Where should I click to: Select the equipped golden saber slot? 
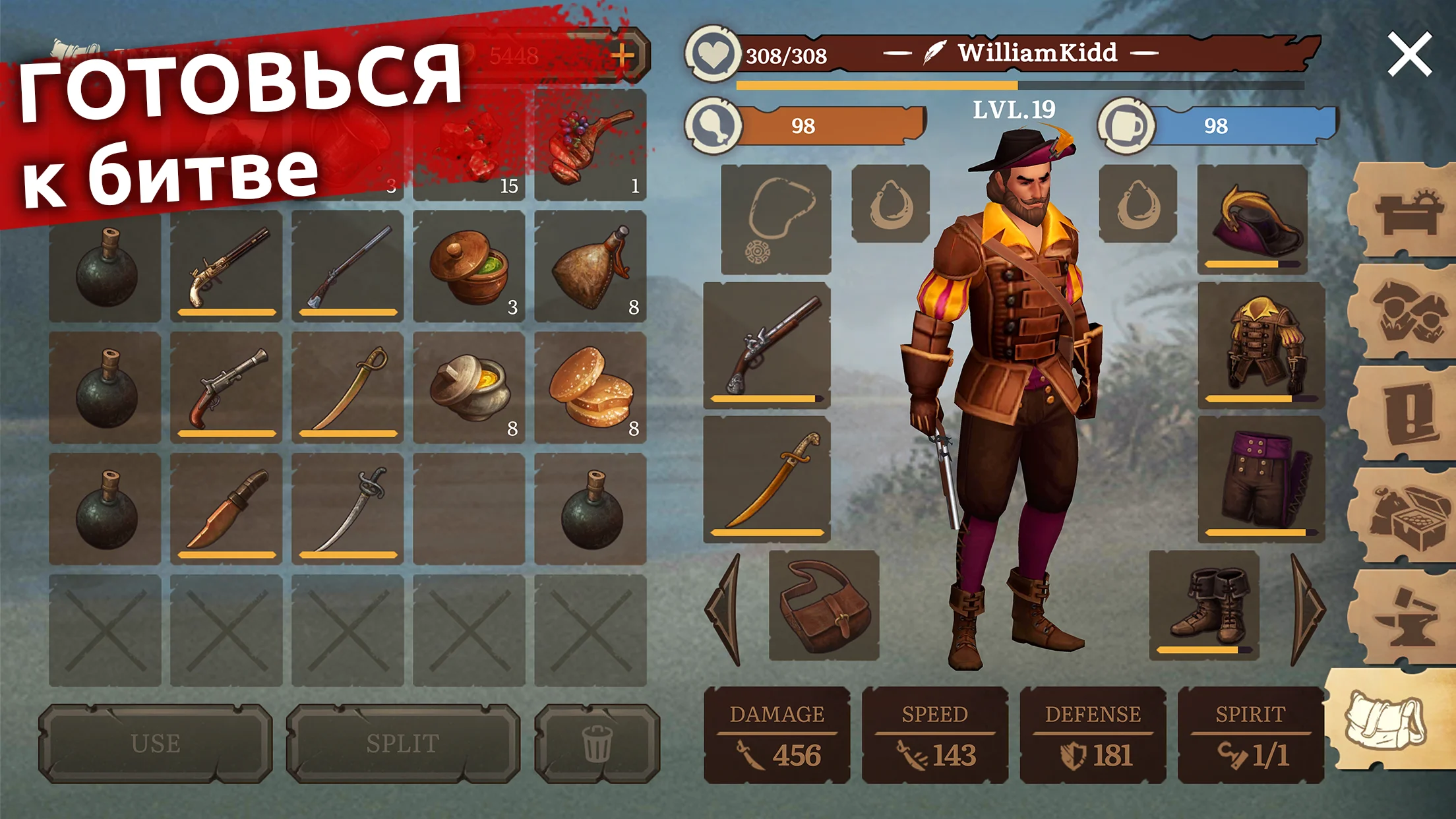point(767,478)
